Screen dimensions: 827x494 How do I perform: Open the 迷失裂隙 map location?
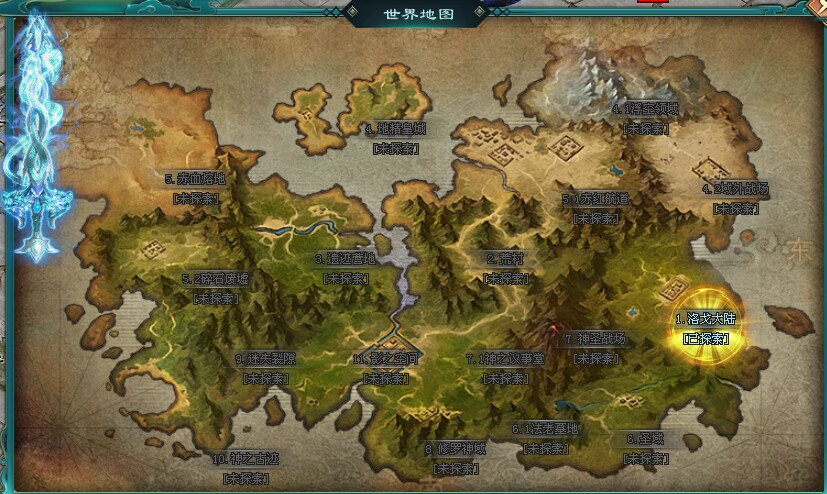265,359
